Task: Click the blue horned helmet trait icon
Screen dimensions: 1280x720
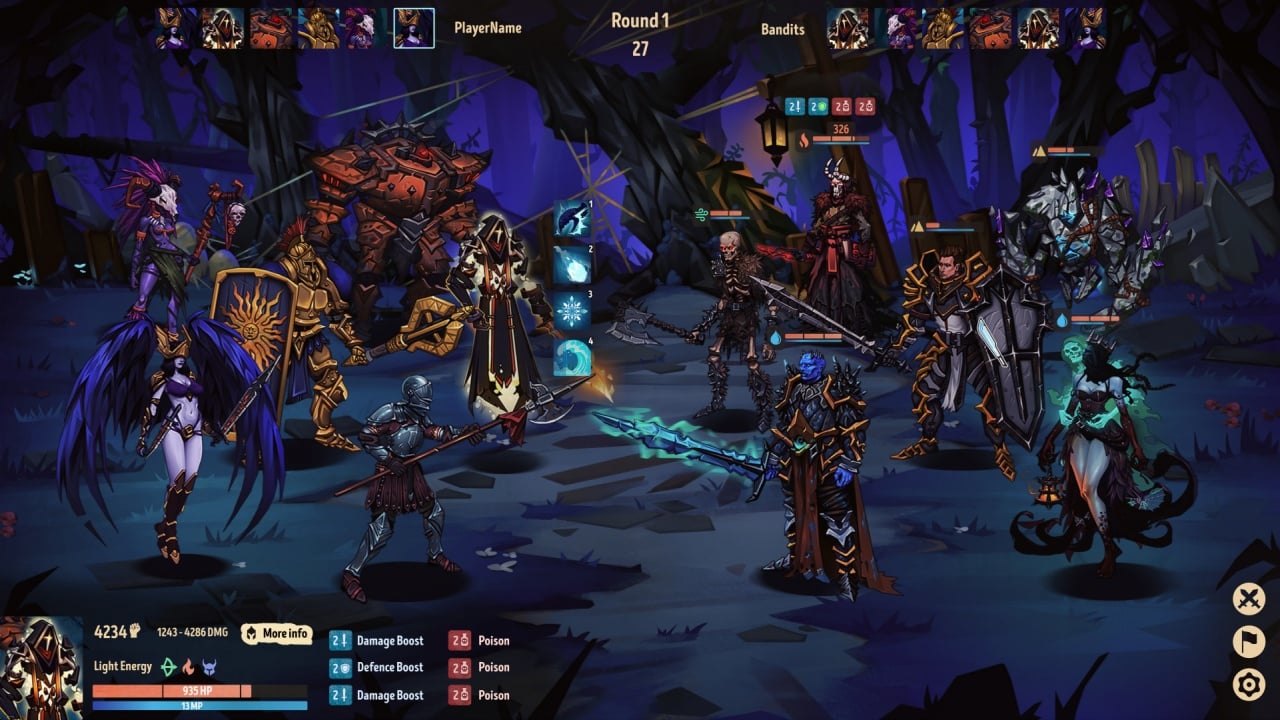Action: tap(209, 667)
